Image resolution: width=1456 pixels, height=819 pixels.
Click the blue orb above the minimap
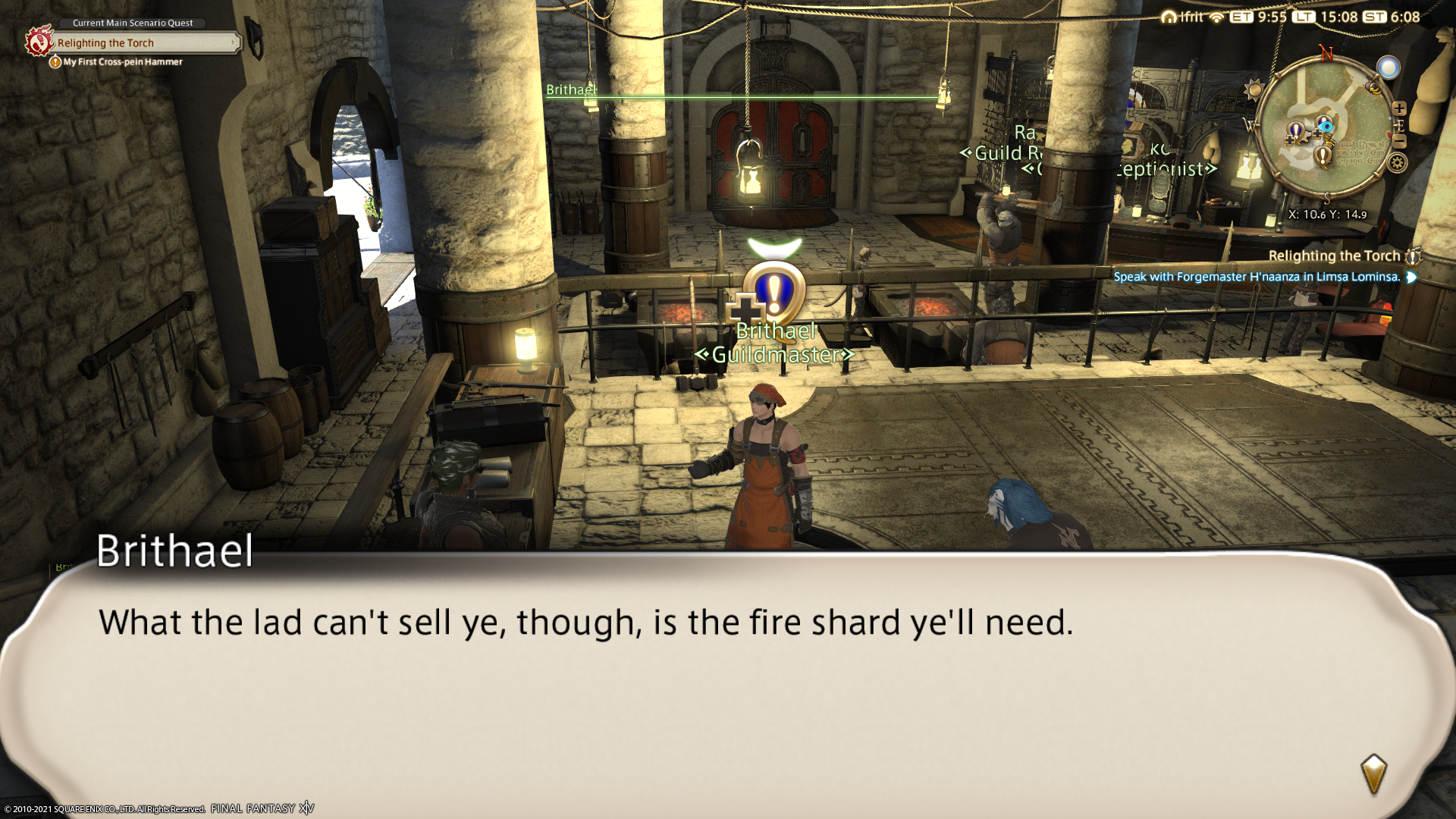[1389, 68]
